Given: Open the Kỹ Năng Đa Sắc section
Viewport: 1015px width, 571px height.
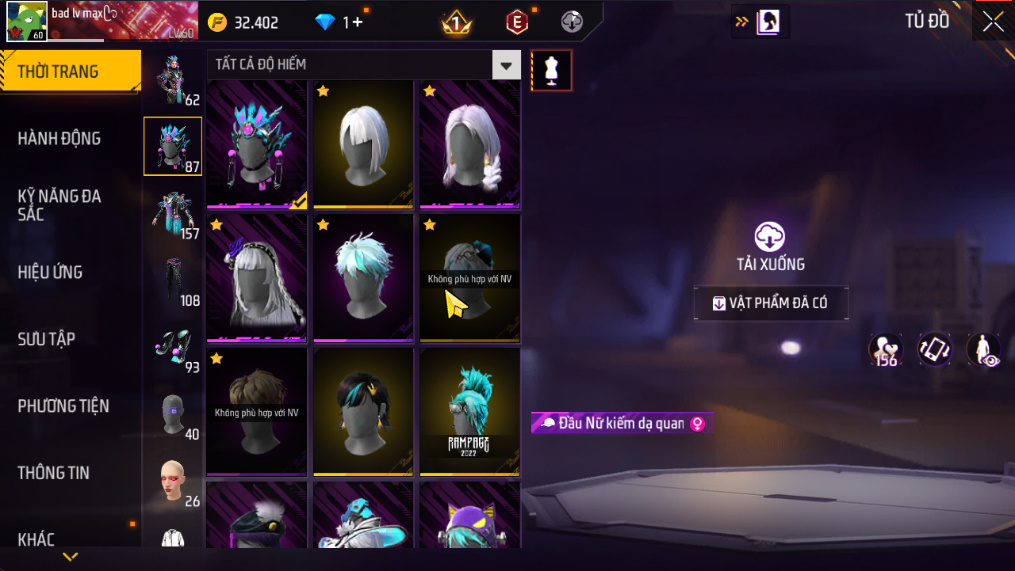Looking at the screenshot, I should (60, 205).
